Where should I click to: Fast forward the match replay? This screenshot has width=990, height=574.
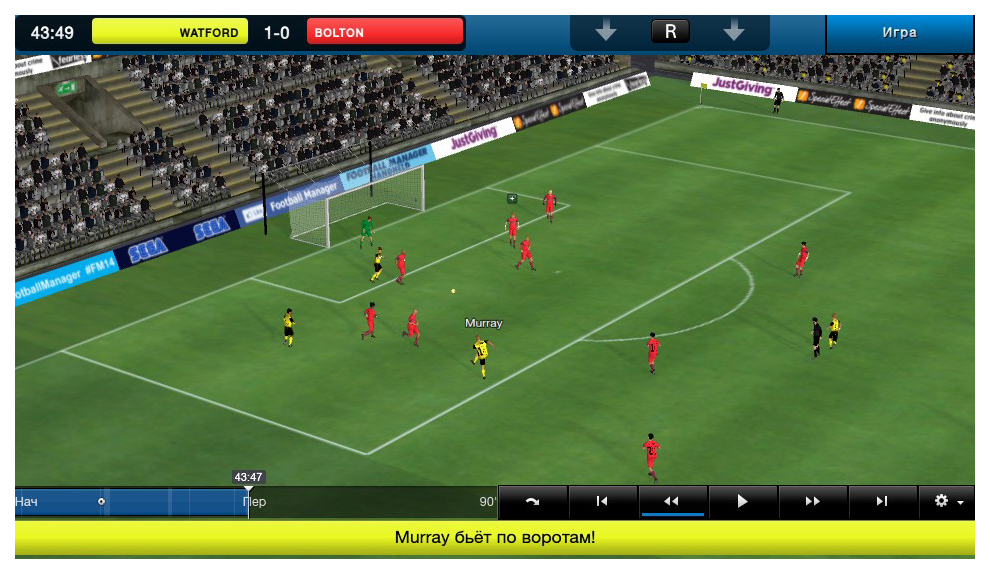point(812,501)
